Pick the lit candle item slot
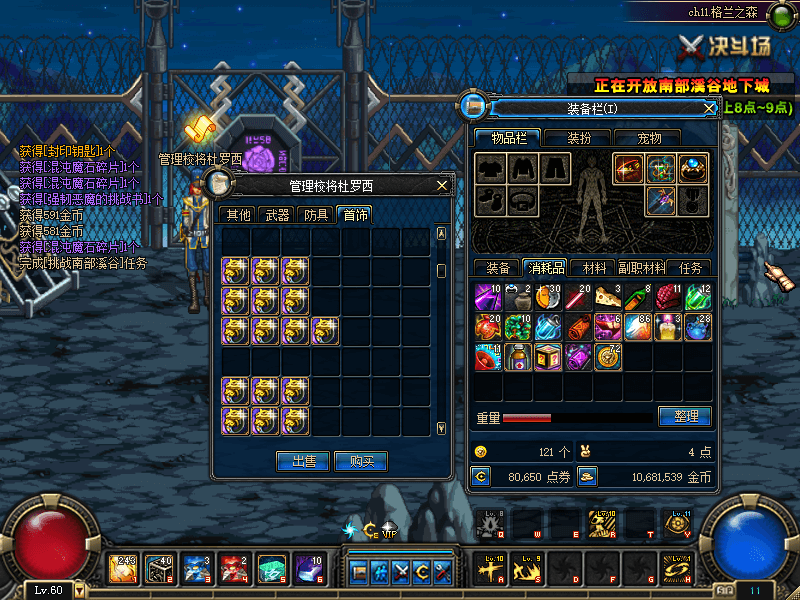 click(668, 327)
